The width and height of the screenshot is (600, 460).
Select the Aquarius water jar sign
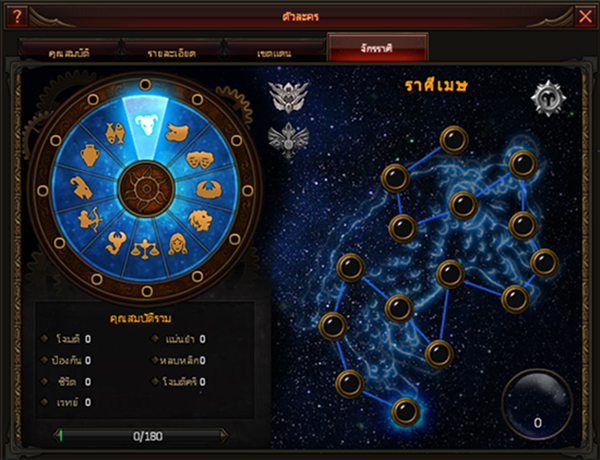pos(88,155)
